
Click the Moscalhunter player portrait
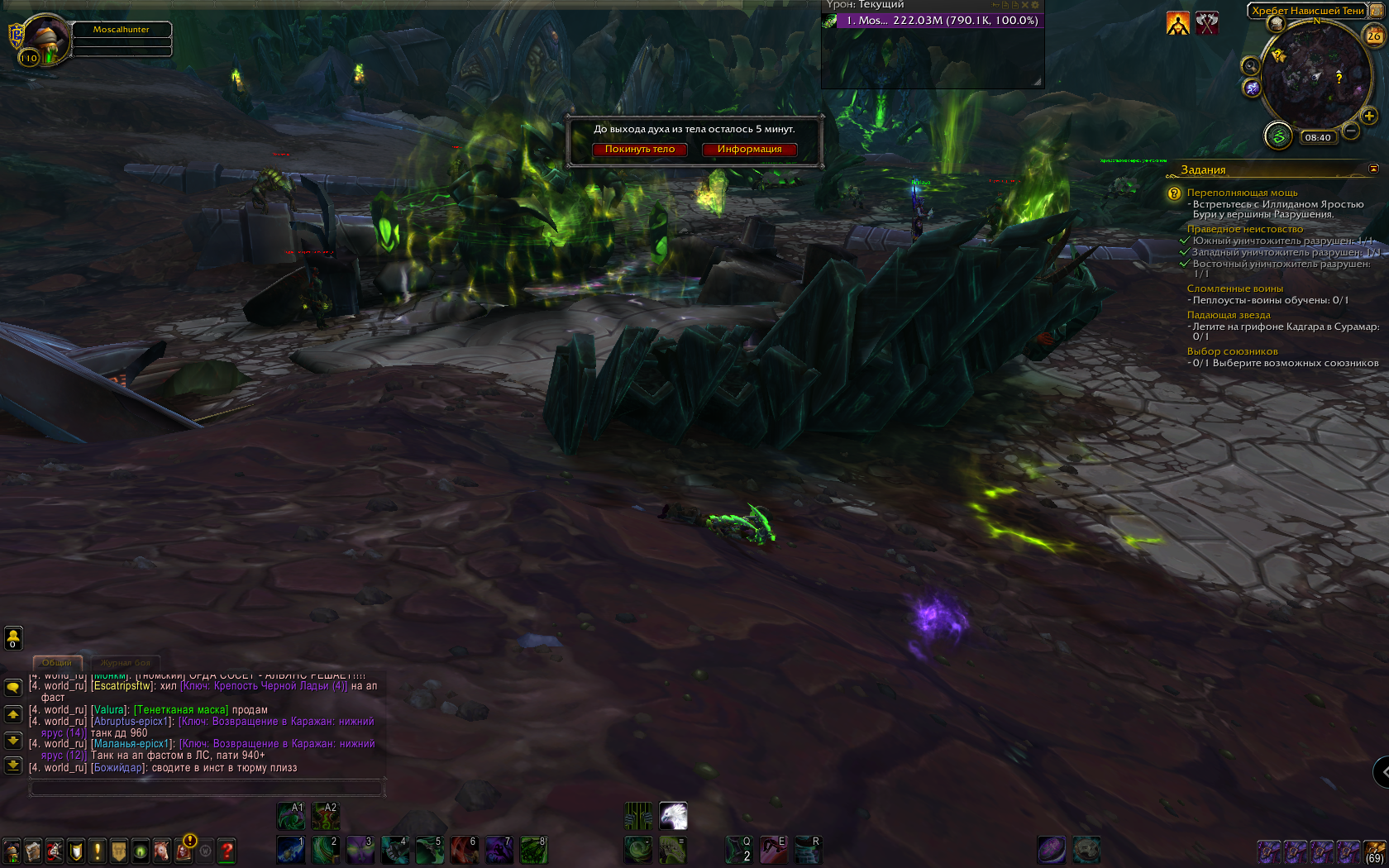point(45,40)
